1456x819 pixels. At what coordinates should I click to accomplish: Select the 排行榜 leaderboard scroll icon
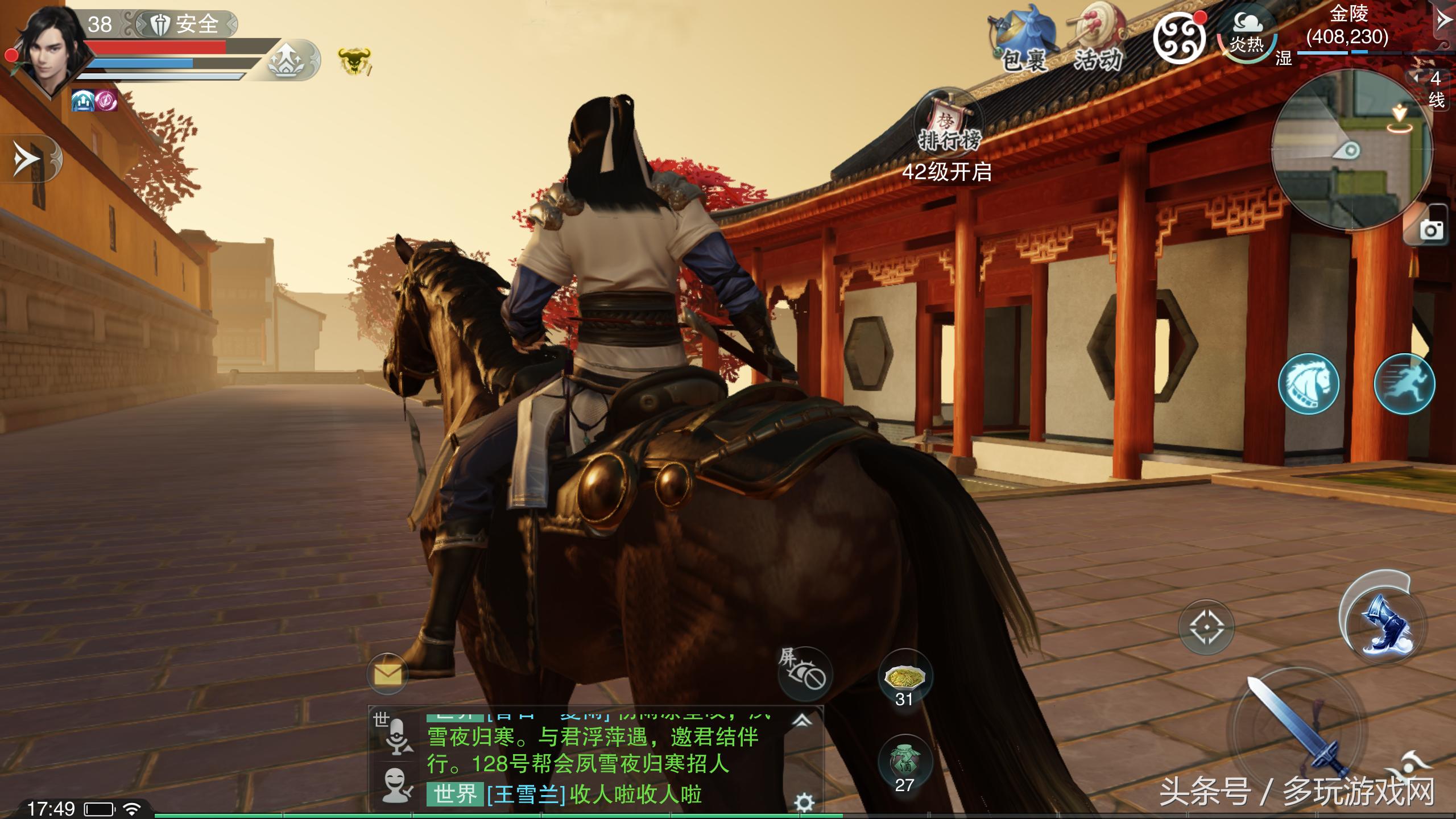tap(948, 123)
